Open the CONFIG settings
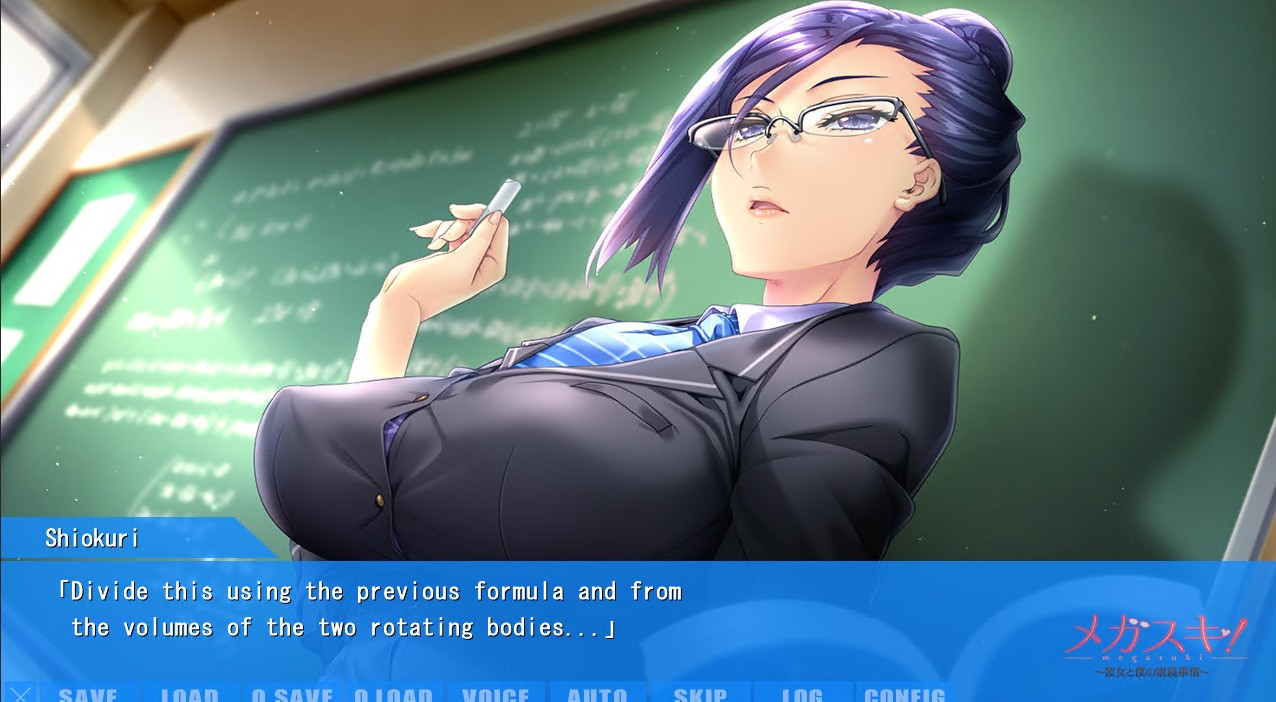The height and width of the screenshot is (702, 1276). [x=904, y=694]
